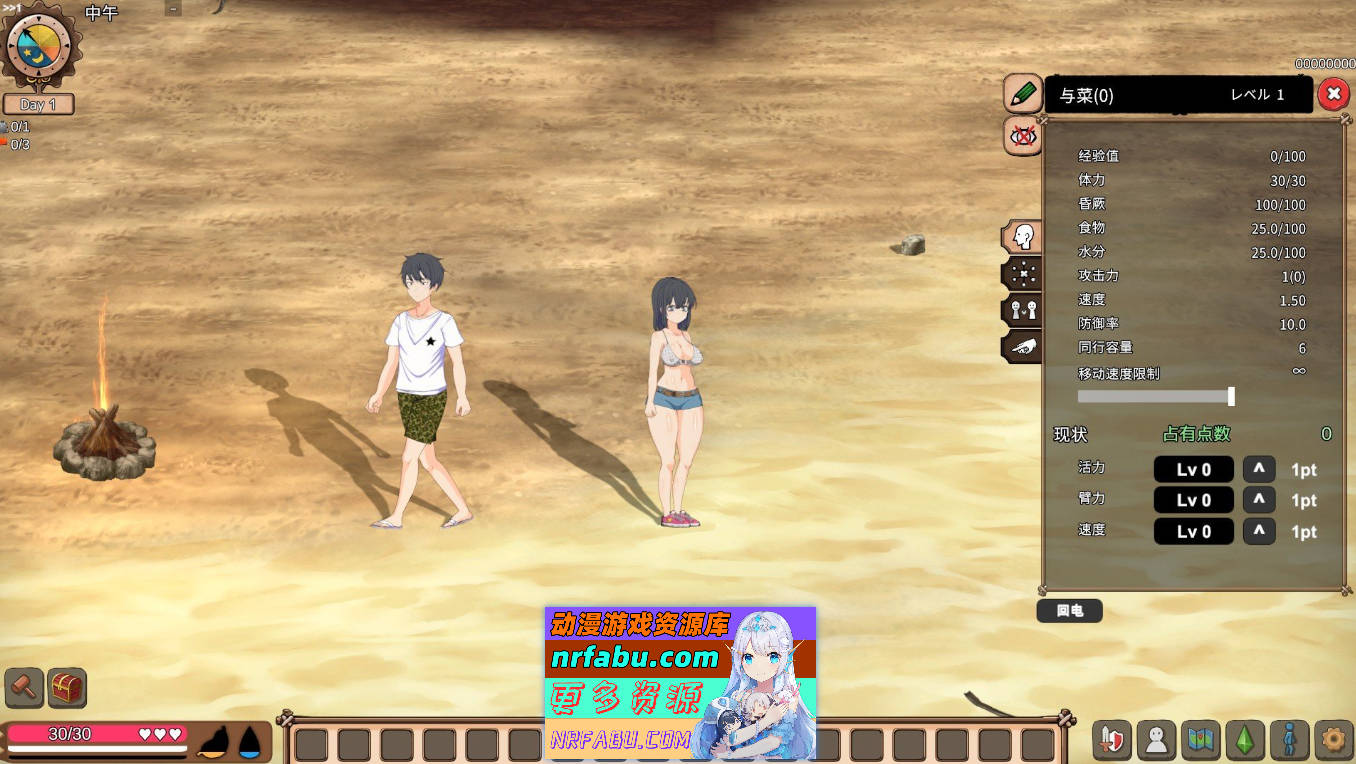Viewport: 1356px width, 764px height.
Task: Click the 臂力 Lv 0 selector
Action: [1193, 500]
